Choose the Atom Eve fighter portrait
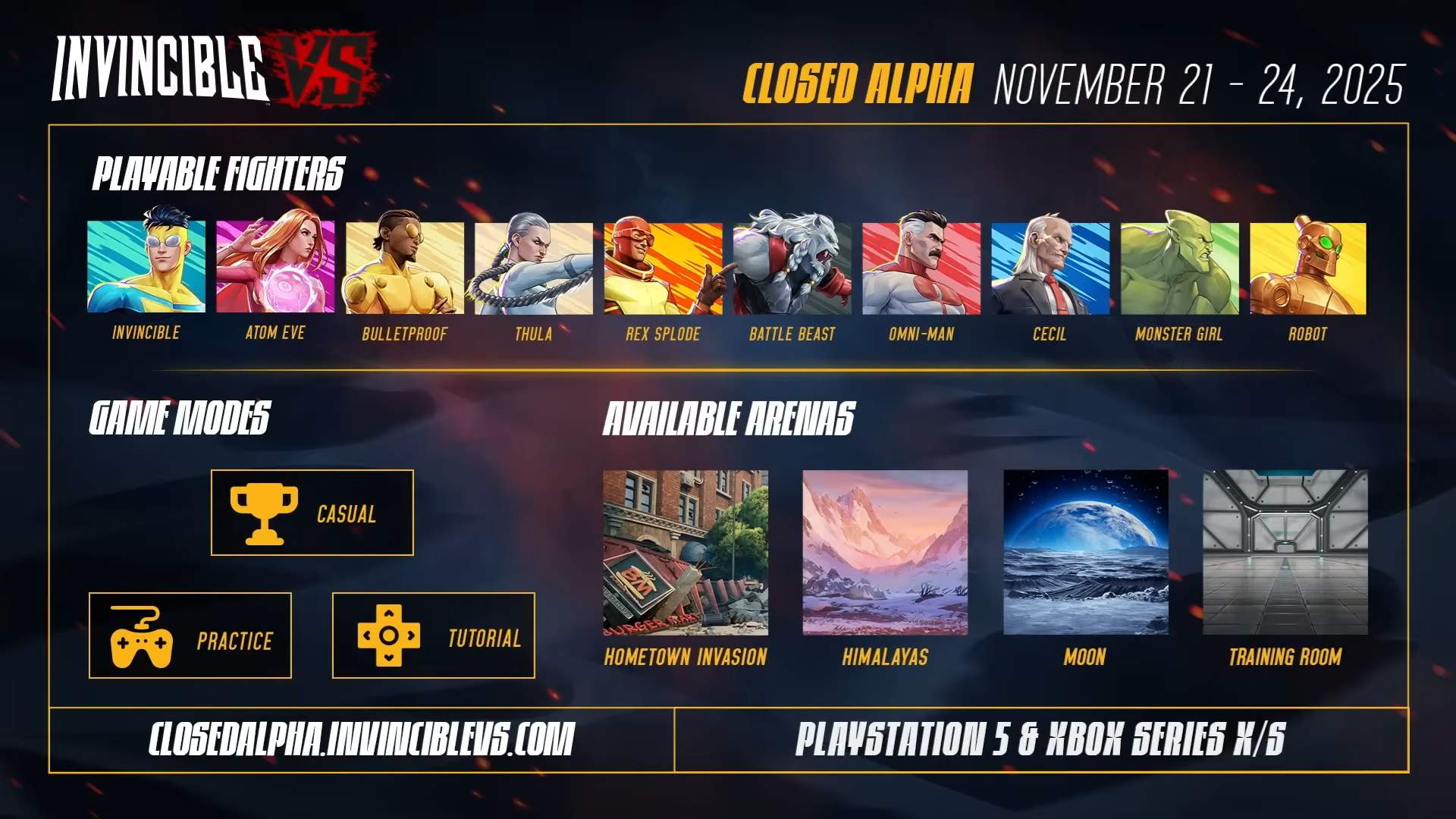The image size is (1456, 819). click(x=275, y=267)
